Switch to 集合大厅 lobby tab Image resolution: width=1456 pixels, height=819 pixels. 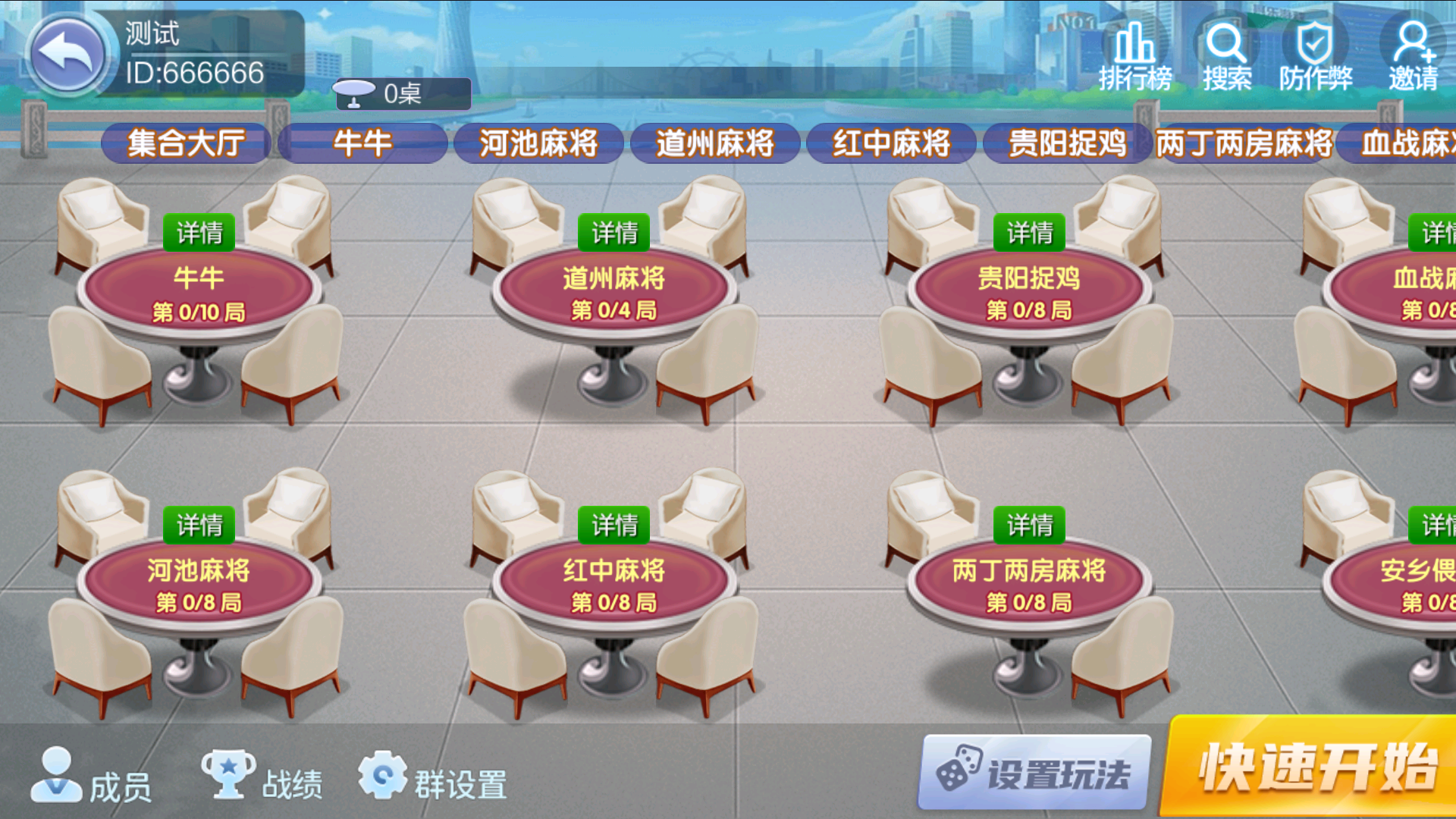click(x=185, y=143)
